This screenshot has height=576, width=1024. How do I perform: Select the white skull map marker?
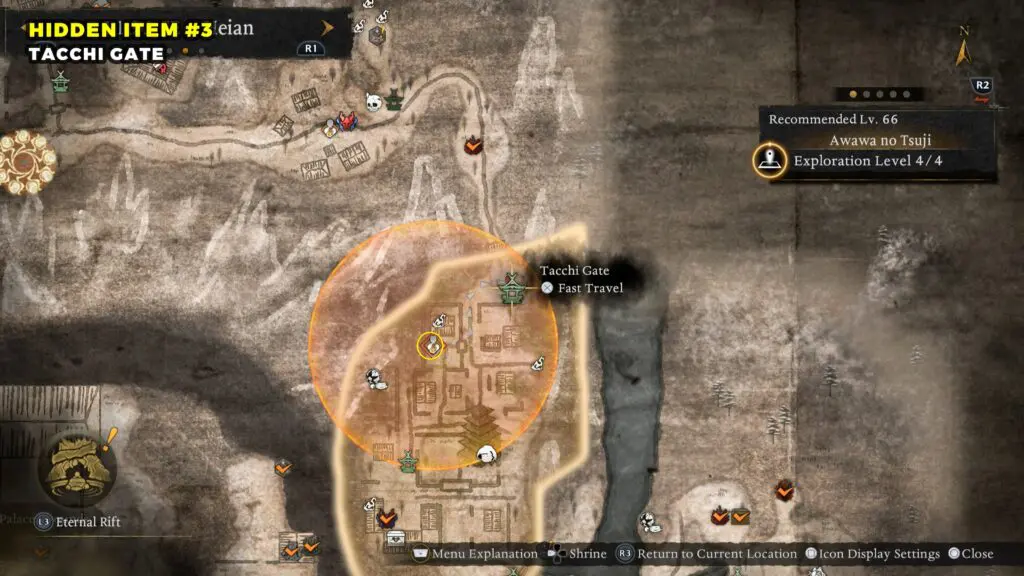click(x=373, y=102)
